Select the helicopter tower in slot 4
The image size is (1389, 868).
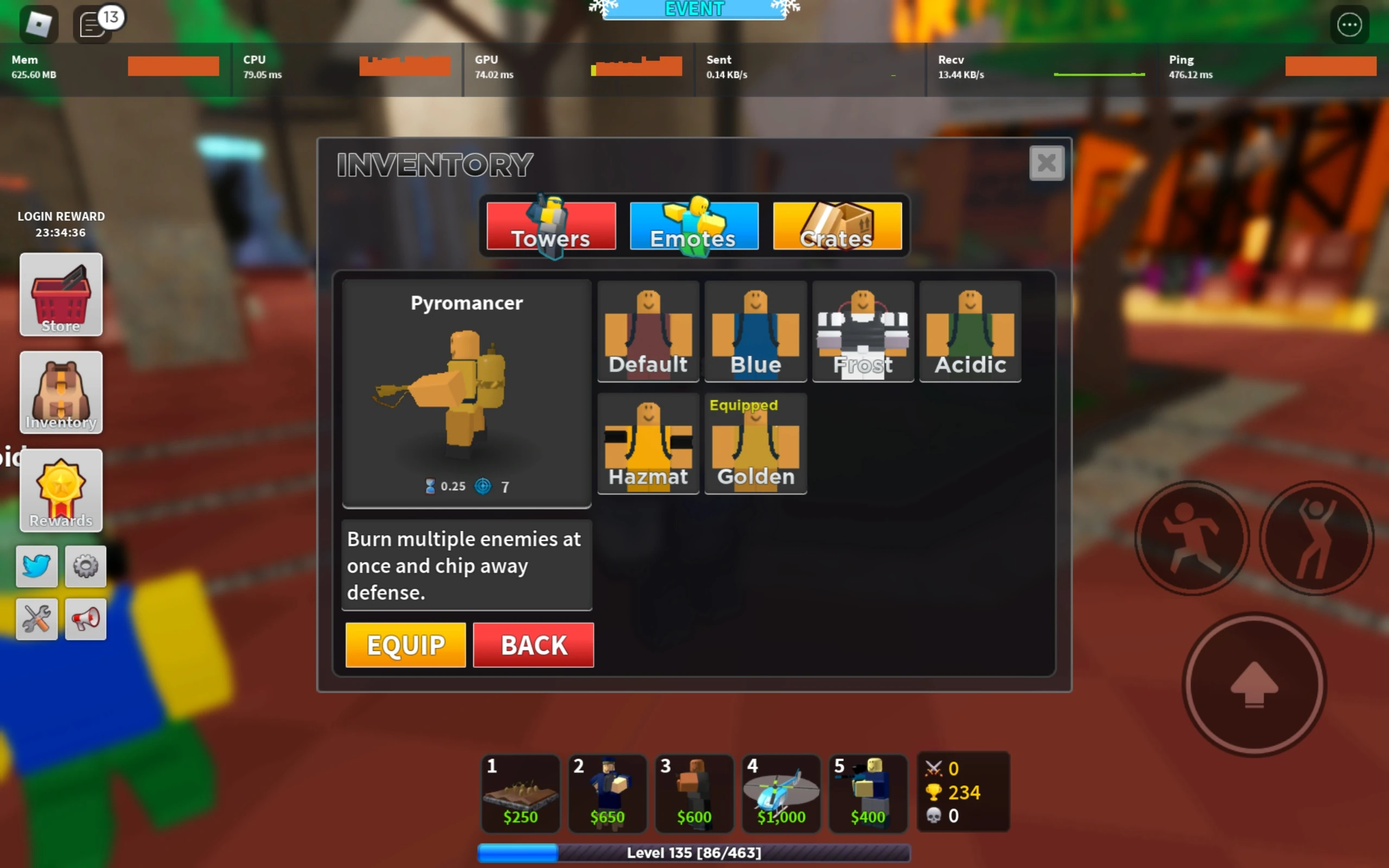pos(781,794)
